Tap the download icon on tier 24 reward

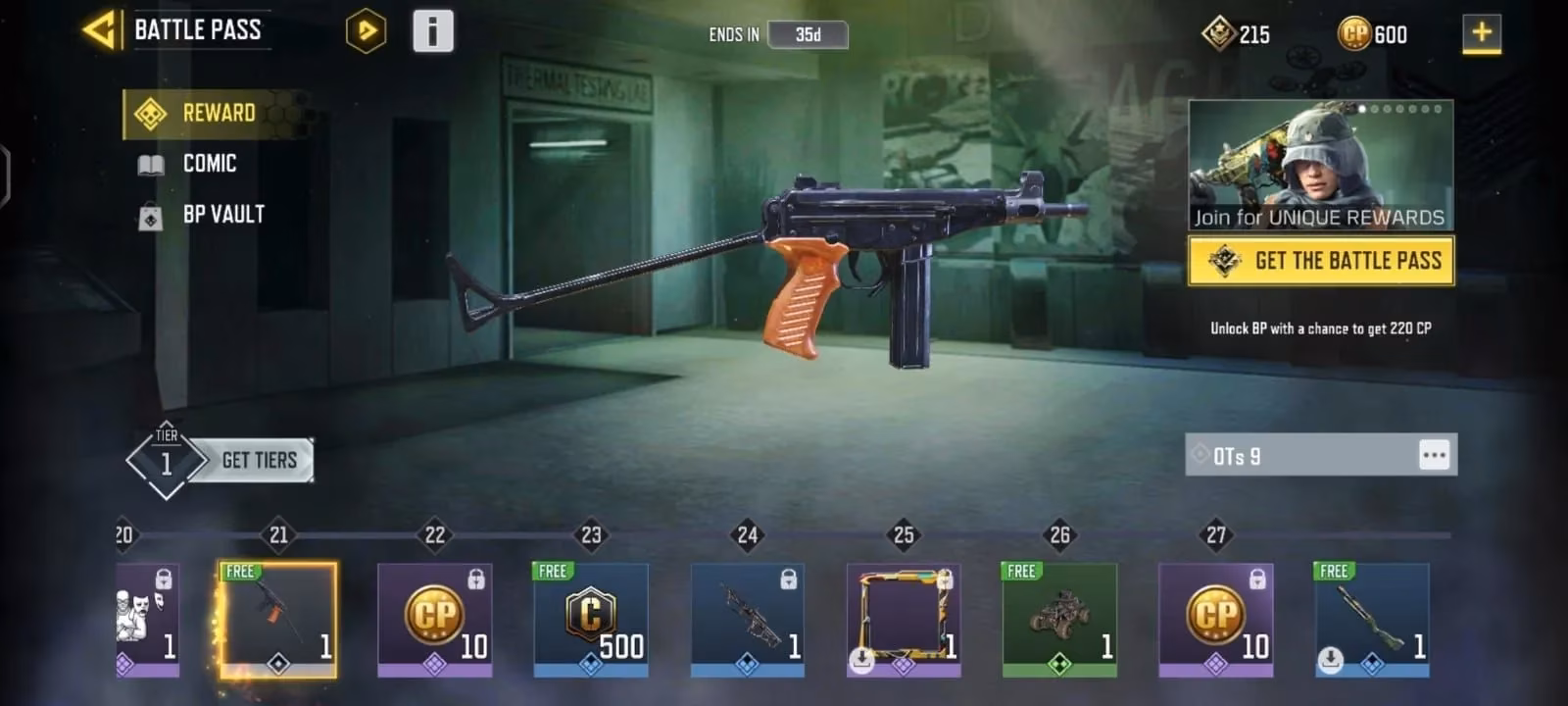tap(860, 659)
